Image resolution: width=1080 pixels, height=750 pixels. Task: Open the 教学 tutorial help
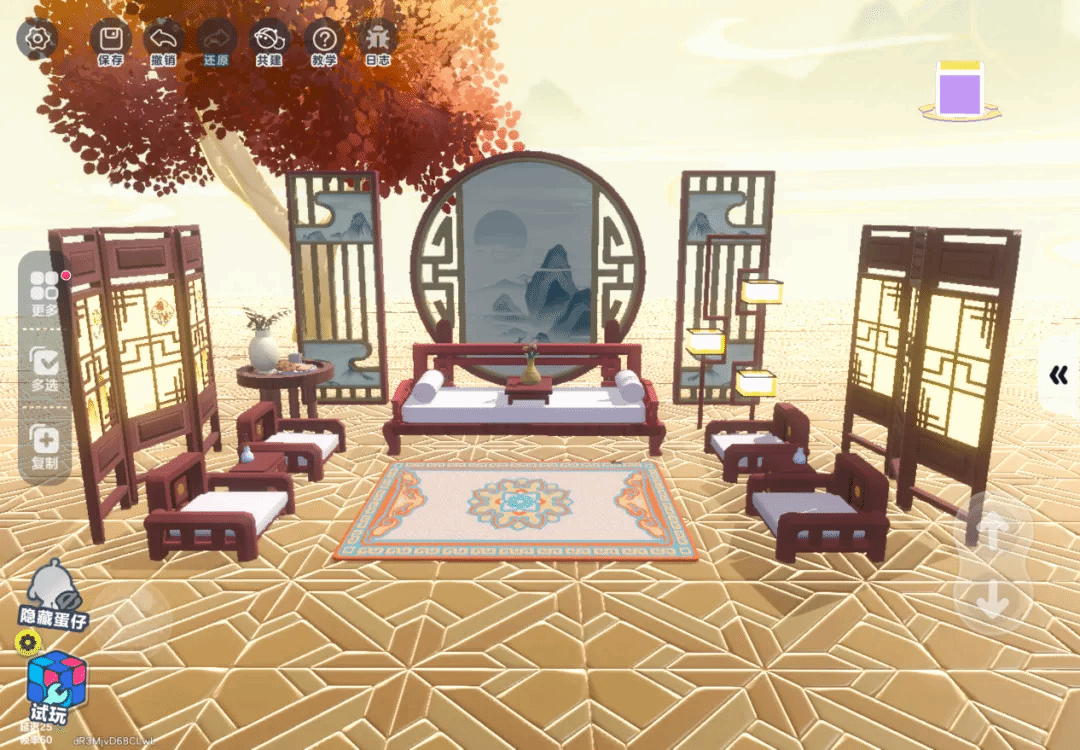coord(324,42)
